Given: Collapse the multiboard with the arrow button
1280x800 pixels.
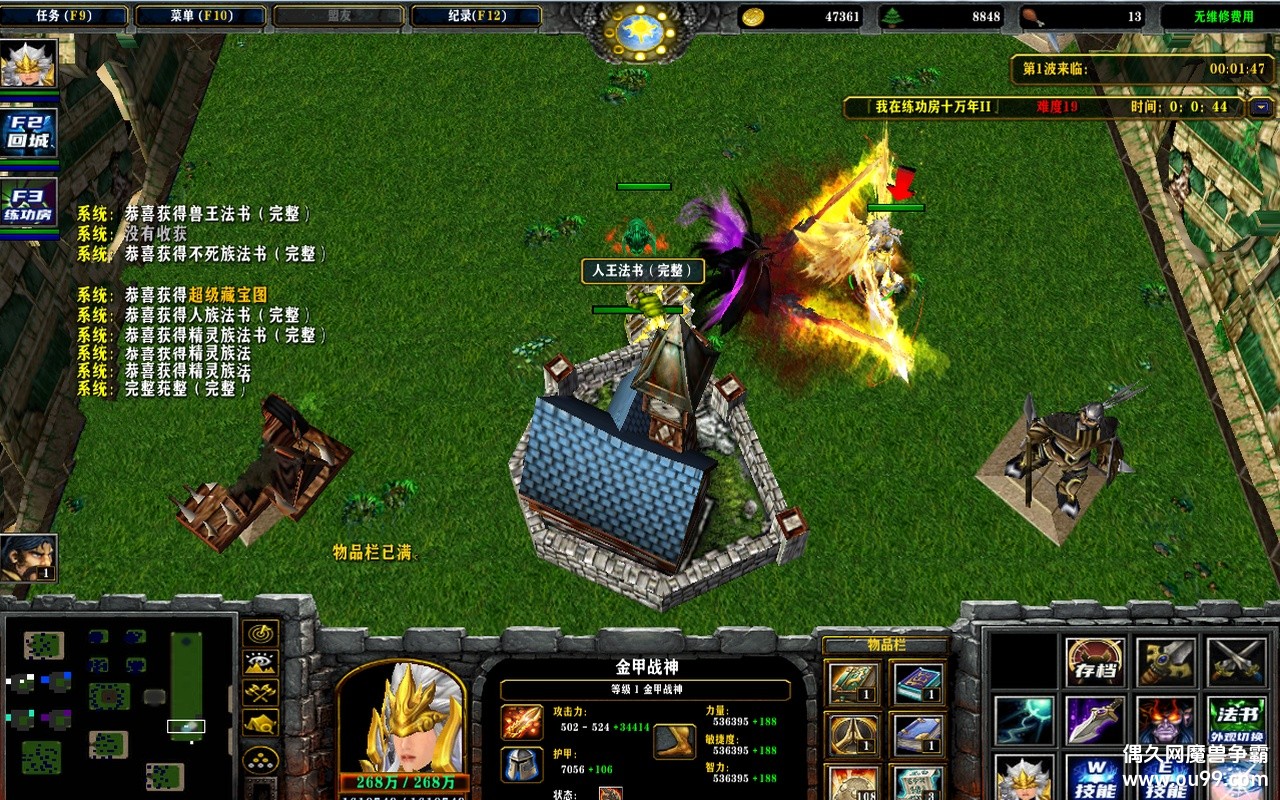Looking at the screenshot, I should point(1260,107).
